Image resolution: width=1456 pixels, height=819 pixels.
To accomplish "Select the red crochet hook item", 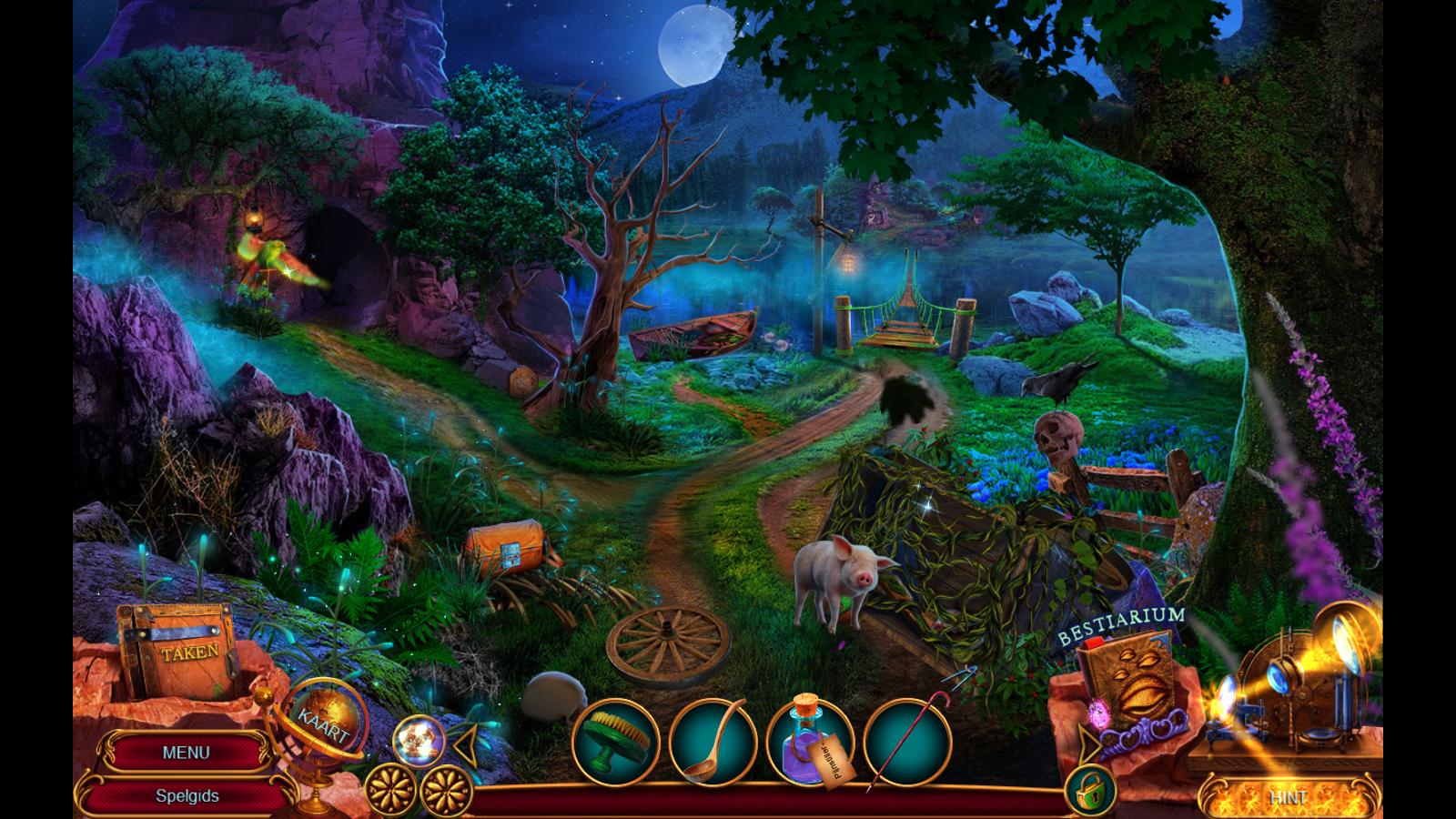I will coord(906,741).
